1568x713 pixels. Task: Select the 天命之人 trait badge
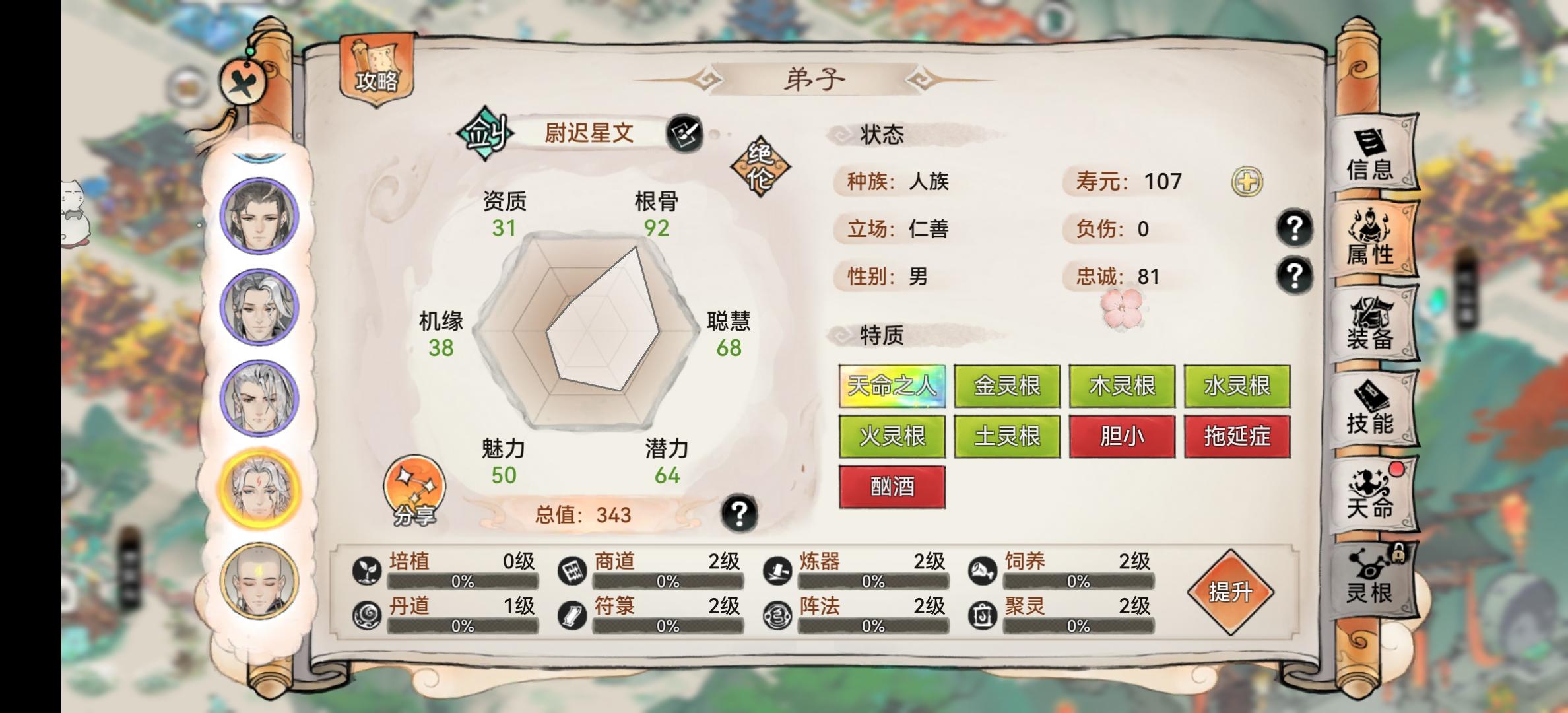click(x=892, y=386)
